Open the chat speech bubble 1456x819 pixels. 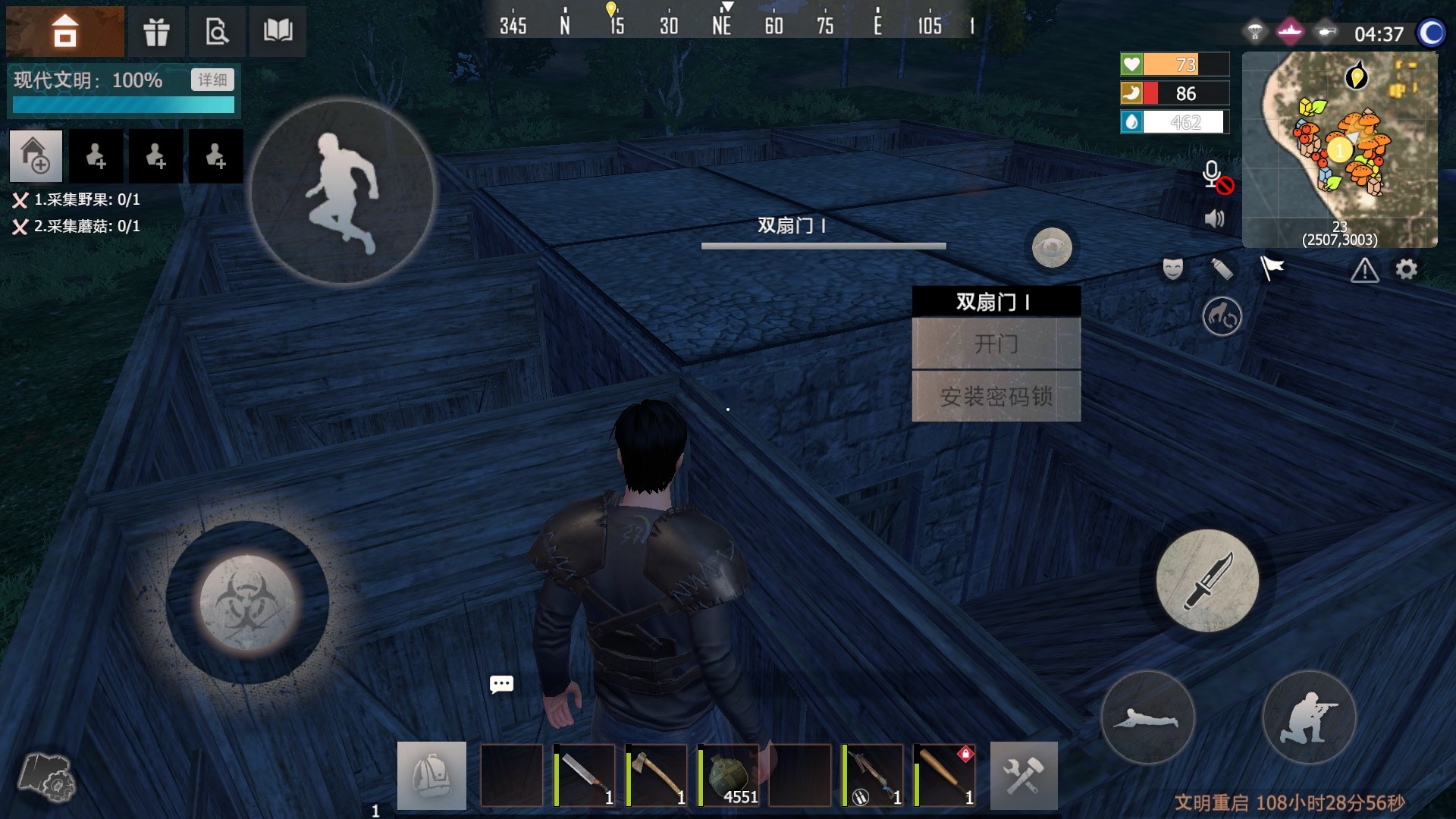501,685
